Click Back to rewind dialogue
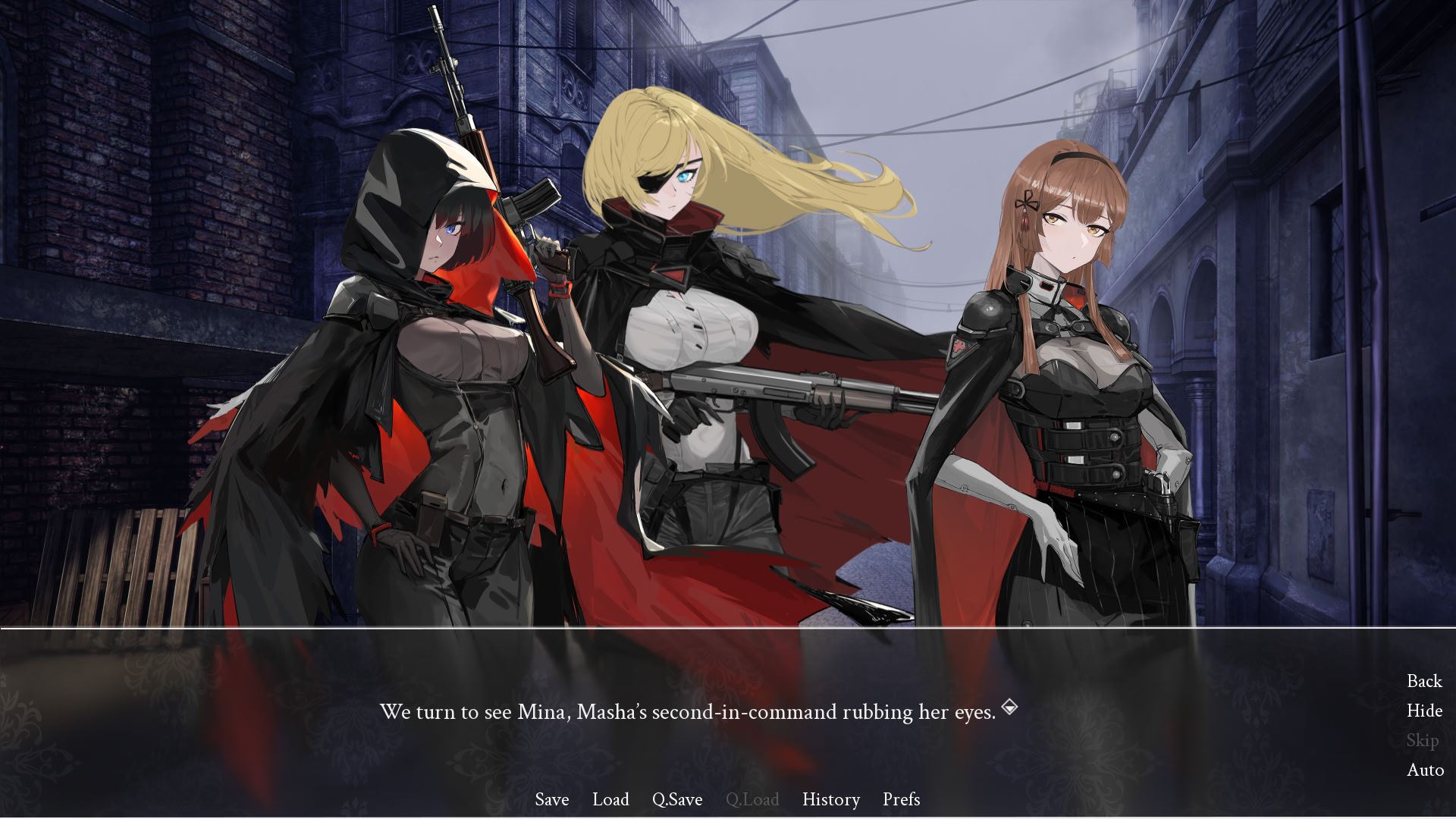The image size is (1456, 819). (x=1423, y=681)
